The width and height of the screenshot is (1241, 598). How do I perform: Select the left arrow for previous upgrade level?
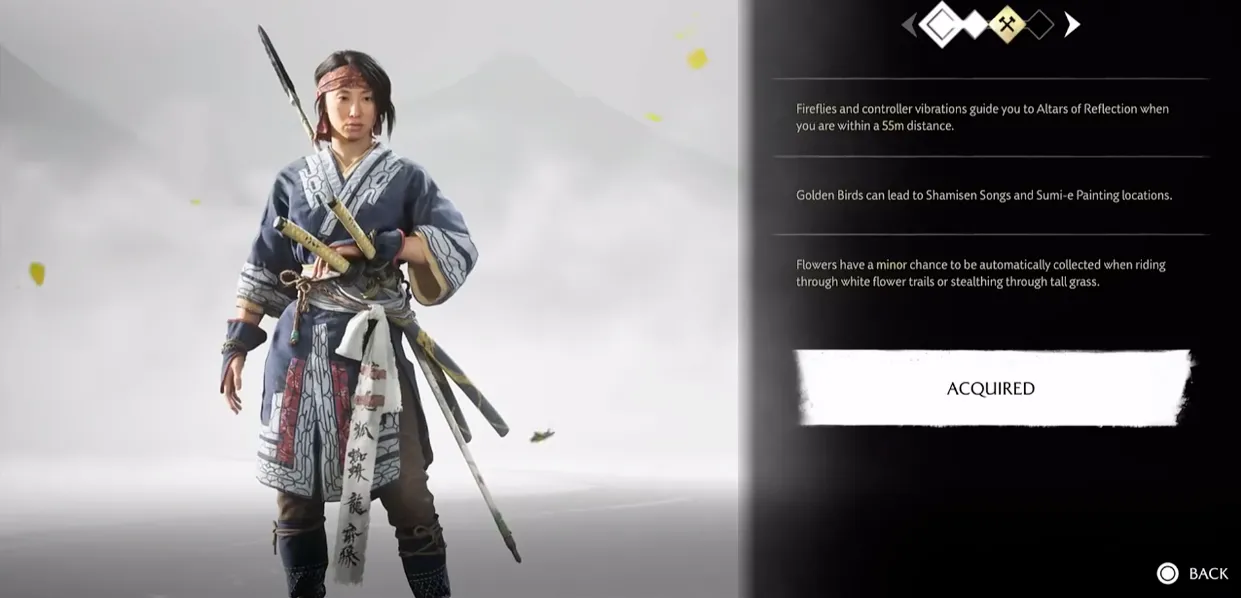(x=909, y=25)
